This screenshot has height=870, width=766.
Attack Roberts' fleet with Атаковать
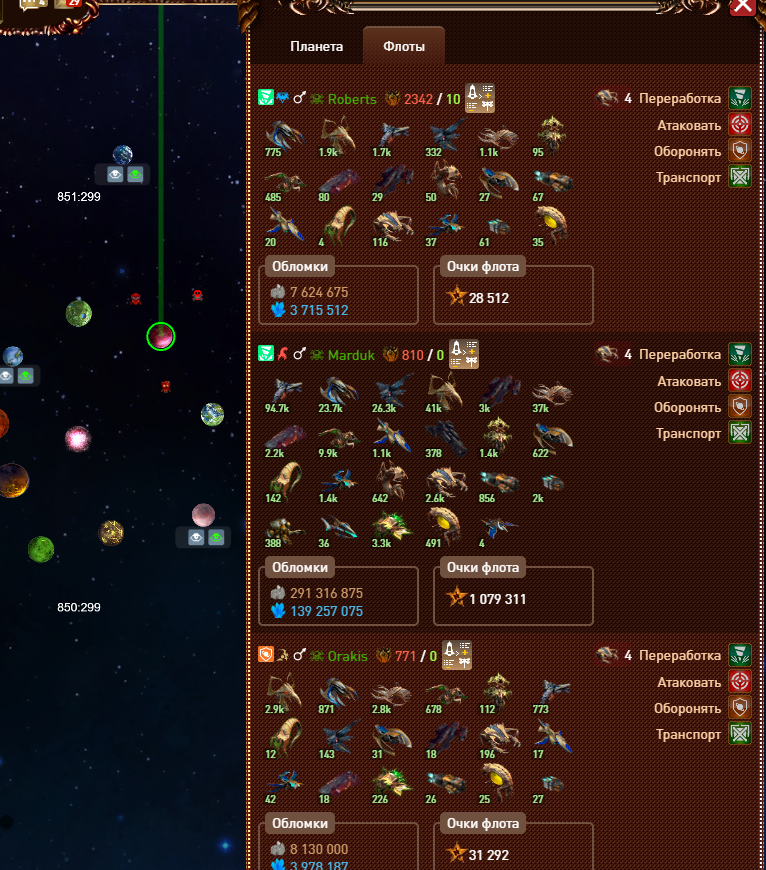tap(740, 125)
